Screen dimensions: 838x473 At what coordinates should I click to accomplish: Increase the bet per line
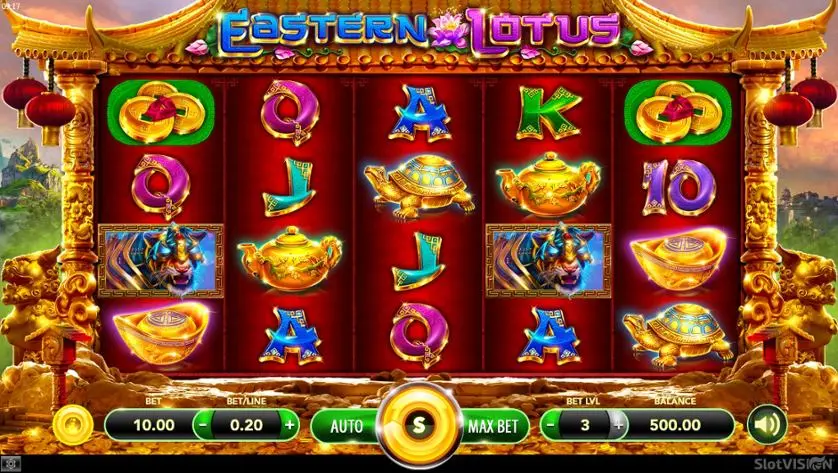pyautogui.click(x=290, y=424)
